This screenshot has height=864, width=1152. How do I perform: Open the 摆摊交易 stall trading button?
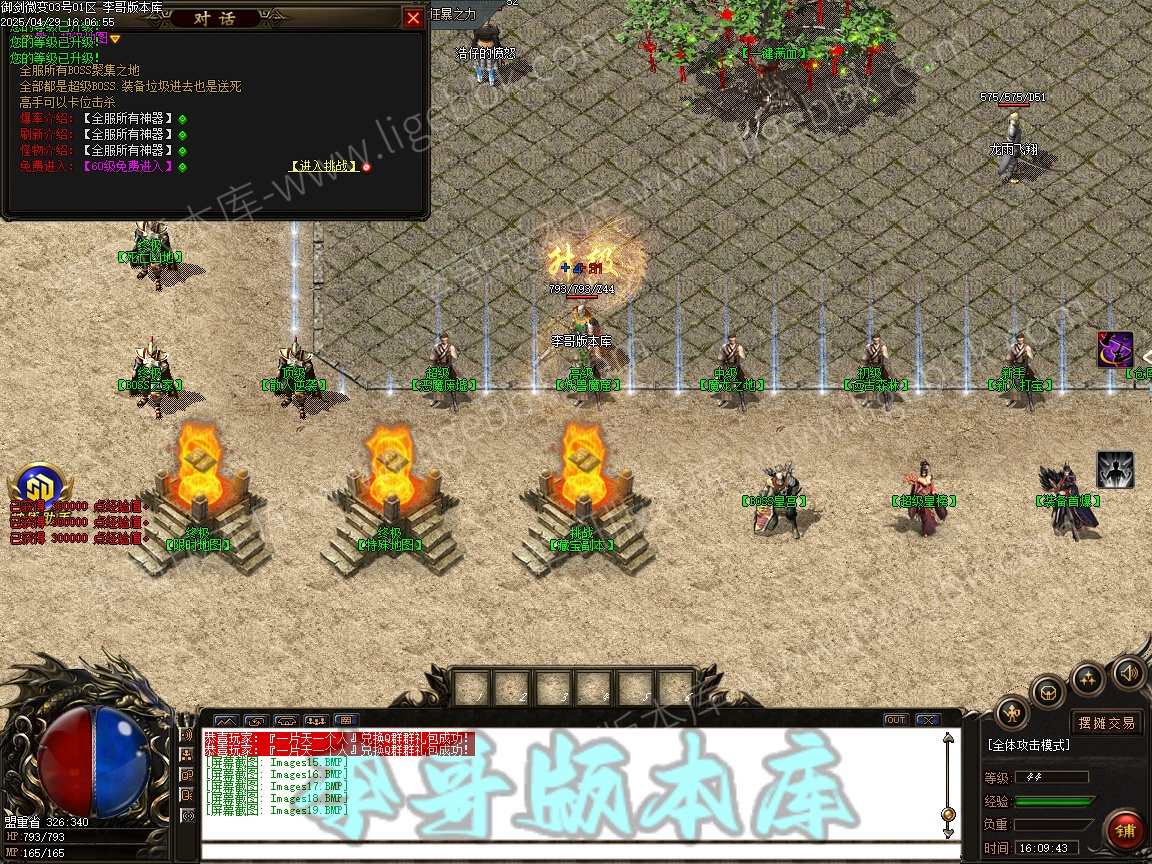pyautogui.click(x=1107, y=723)
